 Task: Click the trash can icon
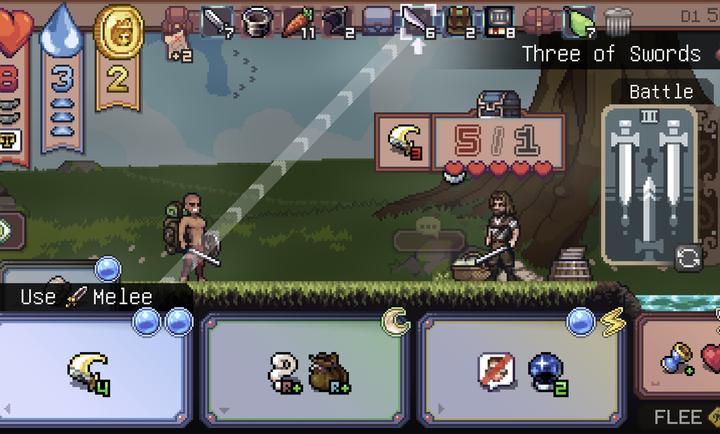618,21
